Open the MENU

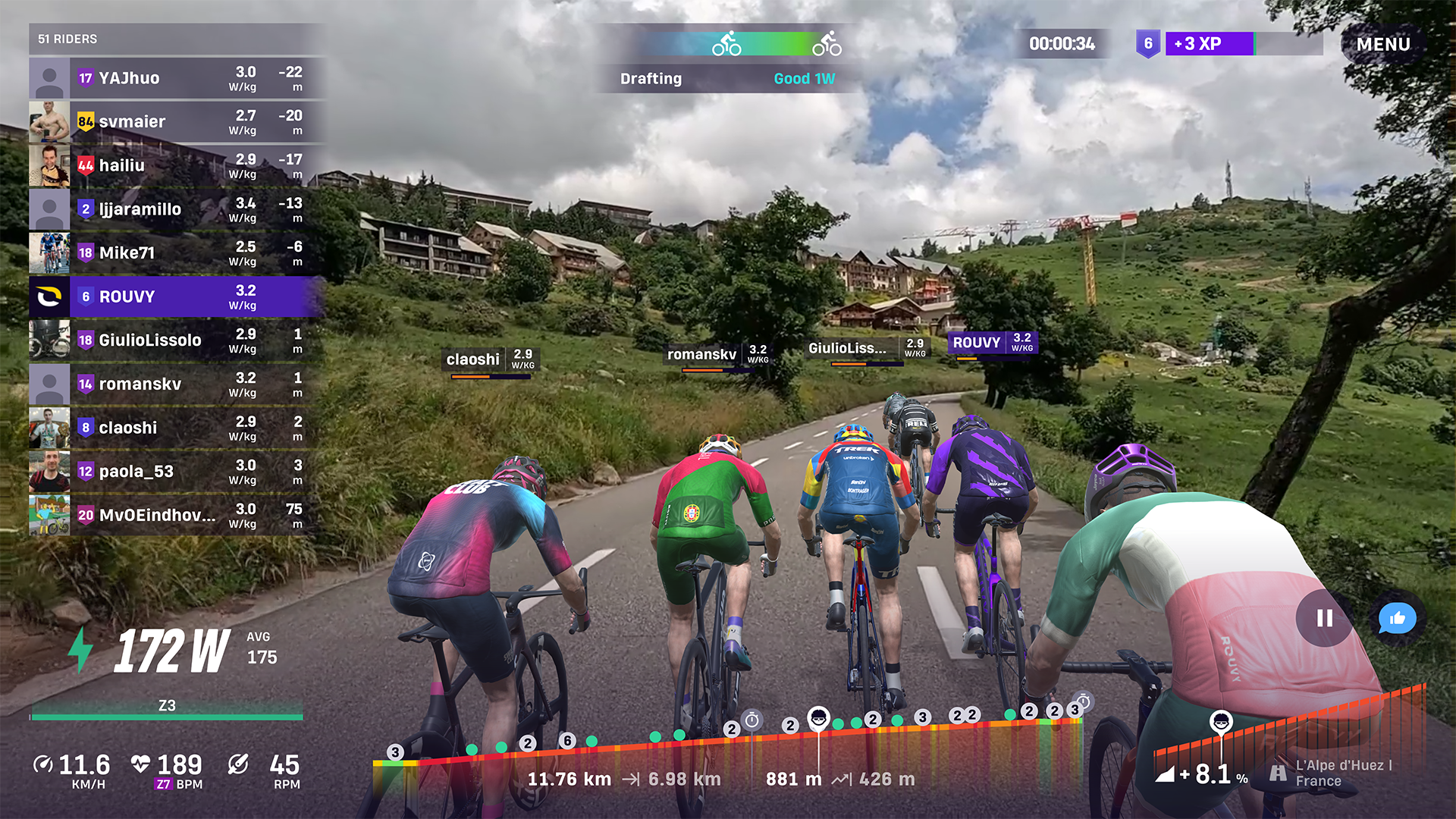pos(1385,44)
